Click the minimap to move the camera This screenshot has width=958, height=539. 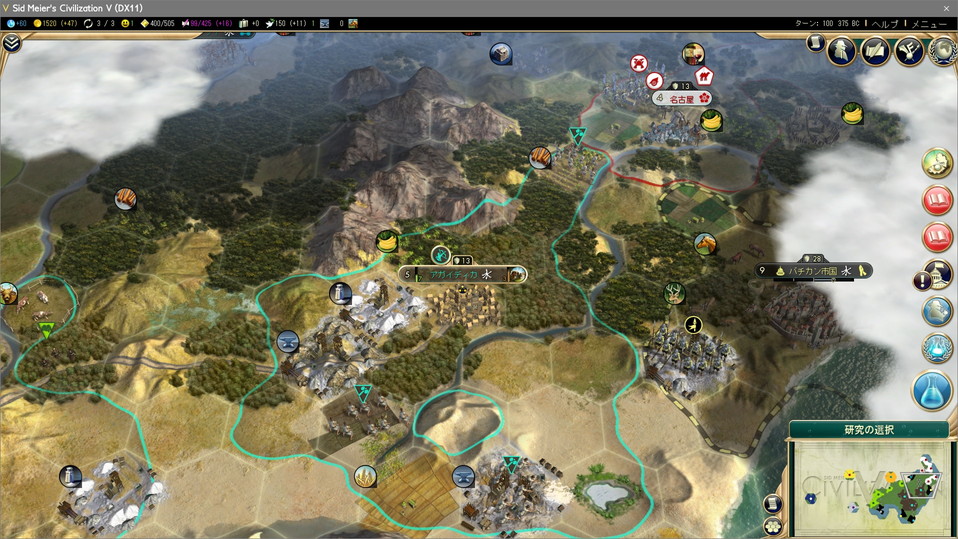pyautogui.click(x=868, y=485)
